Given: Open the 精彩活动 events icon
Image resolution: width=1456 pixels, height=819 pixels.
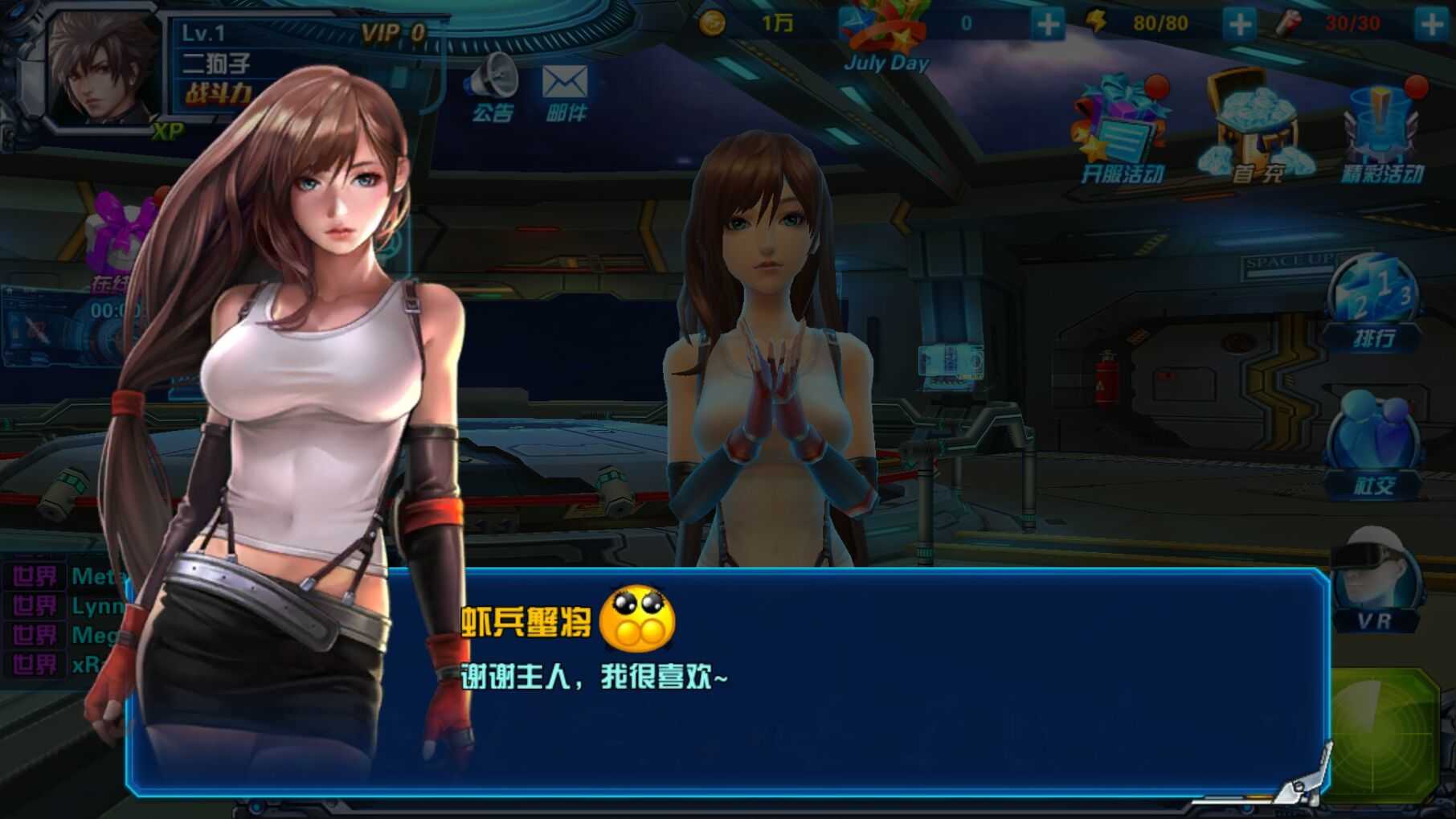Looking at the screenshot, I should click(1382, 133).
